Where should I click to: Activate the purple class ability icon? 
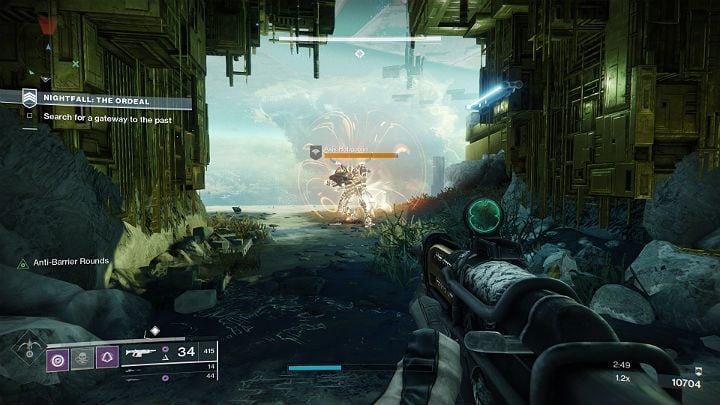107,358
